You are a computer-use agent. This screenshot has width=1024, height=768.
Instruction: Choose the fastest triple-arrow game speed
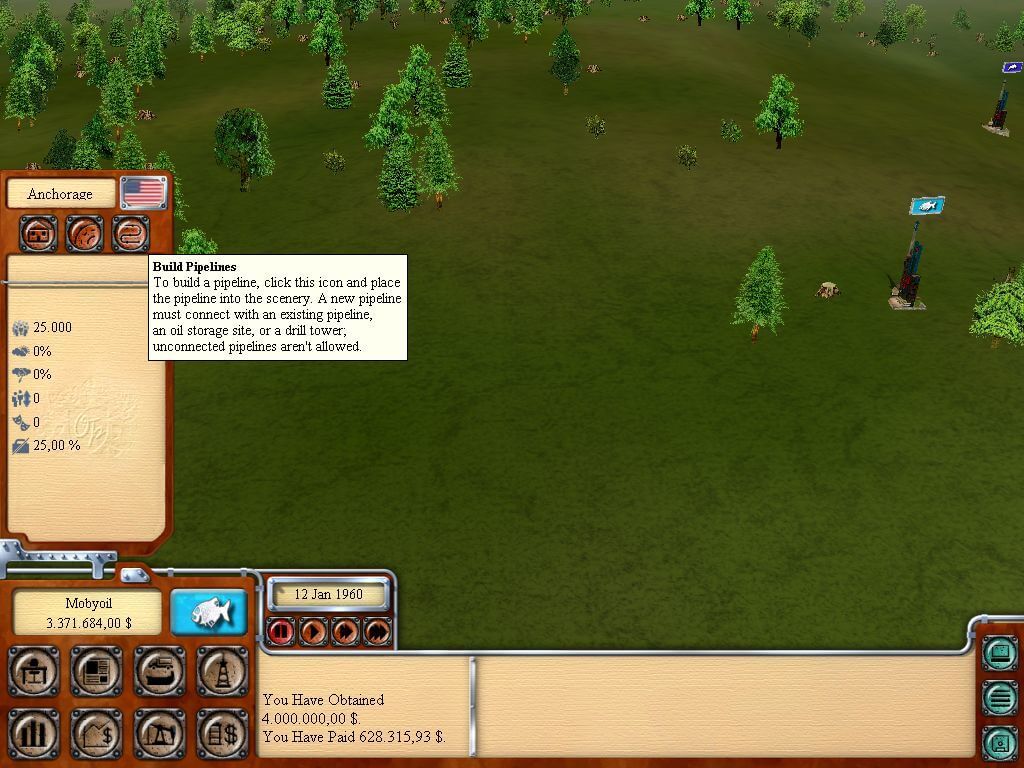377,631
